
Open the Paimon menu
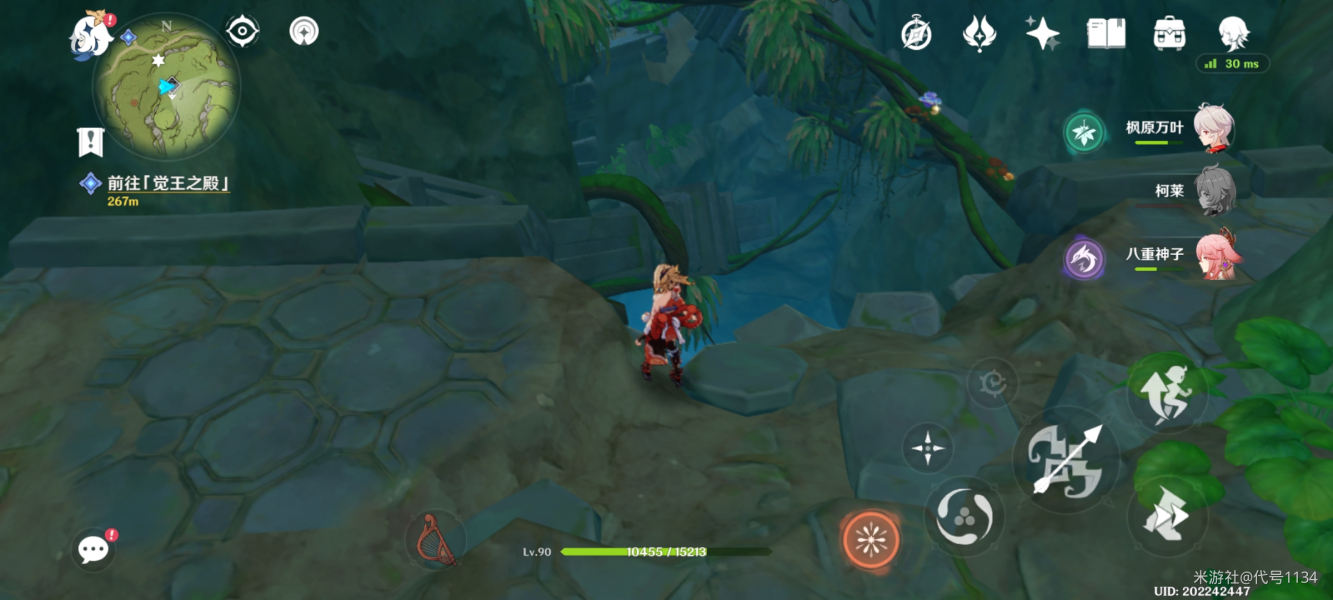[x=91, y=35]
